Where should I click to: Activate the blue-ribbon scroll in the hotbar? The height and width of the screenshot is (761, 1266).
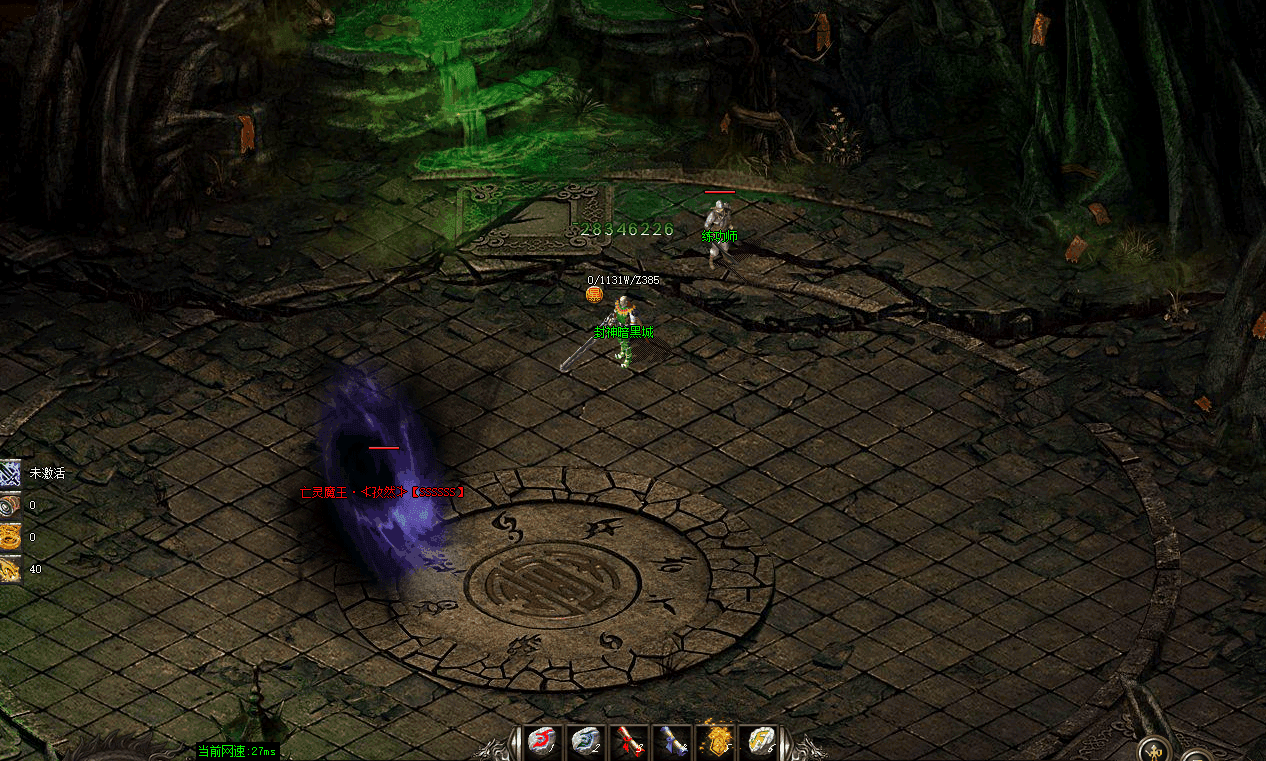(672, 741)
